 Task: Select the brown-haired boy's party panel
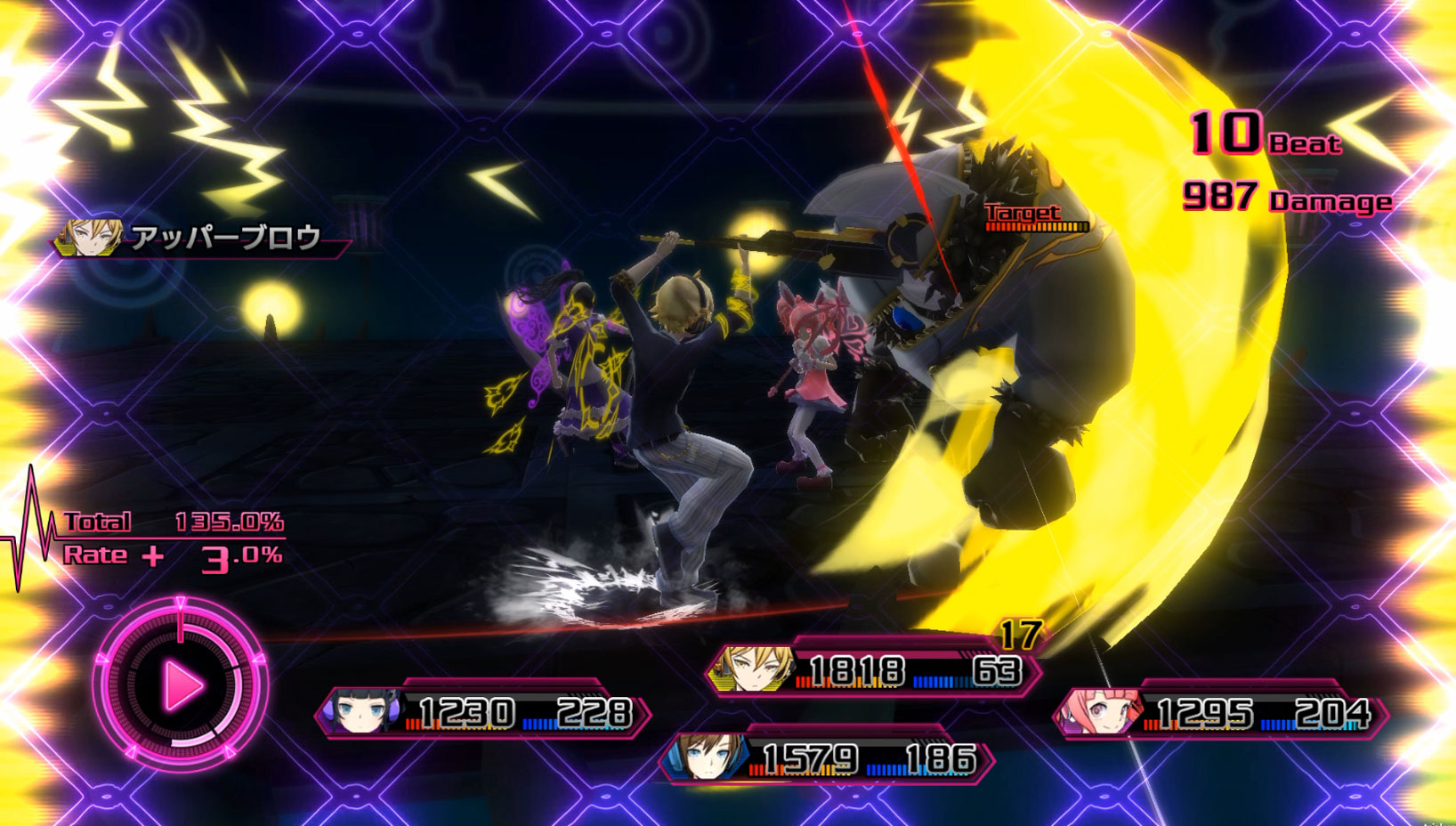click(x=827, y=758)
